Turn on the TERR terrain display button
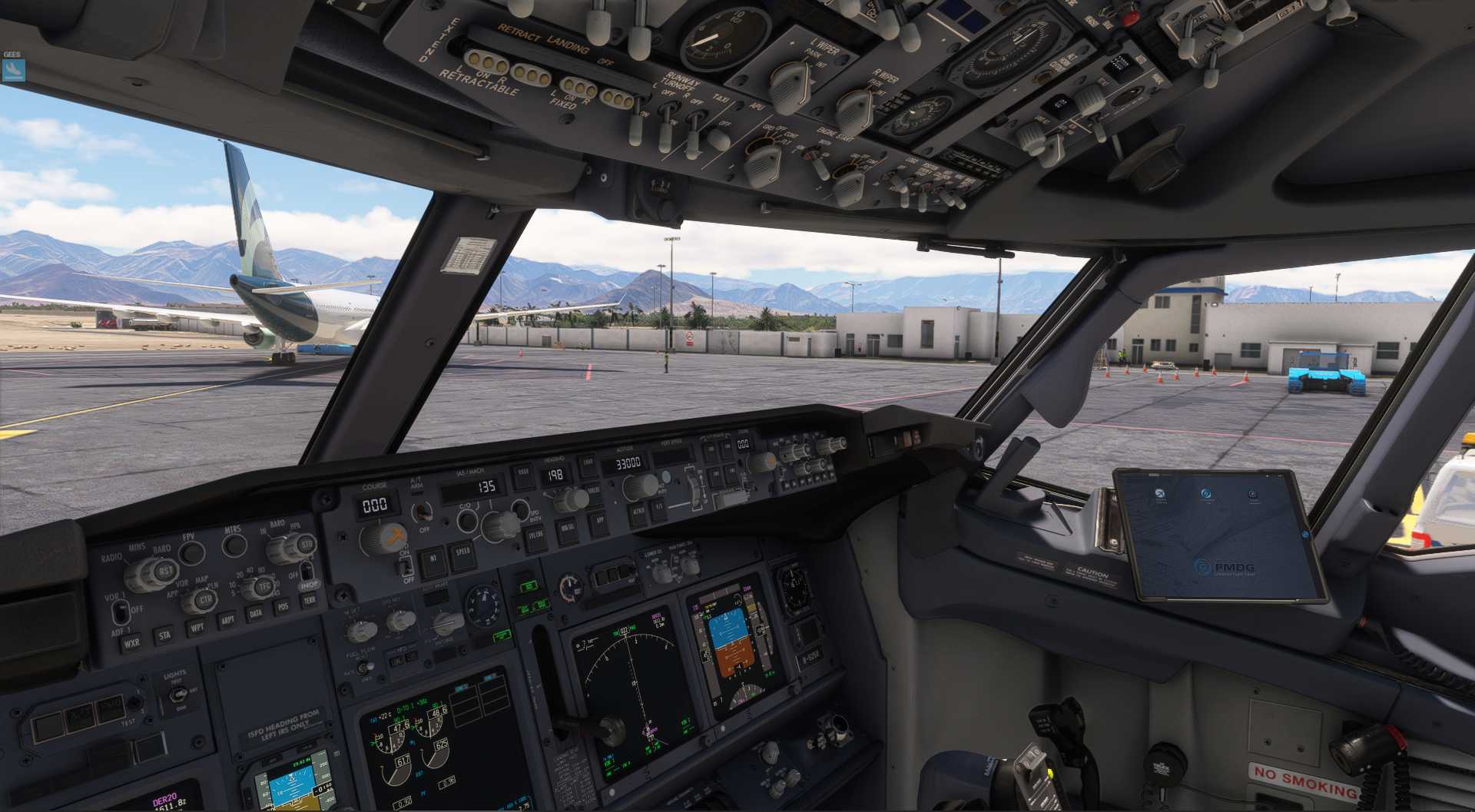The height and width of the screenshot is (812, 1475). point(310,600)
